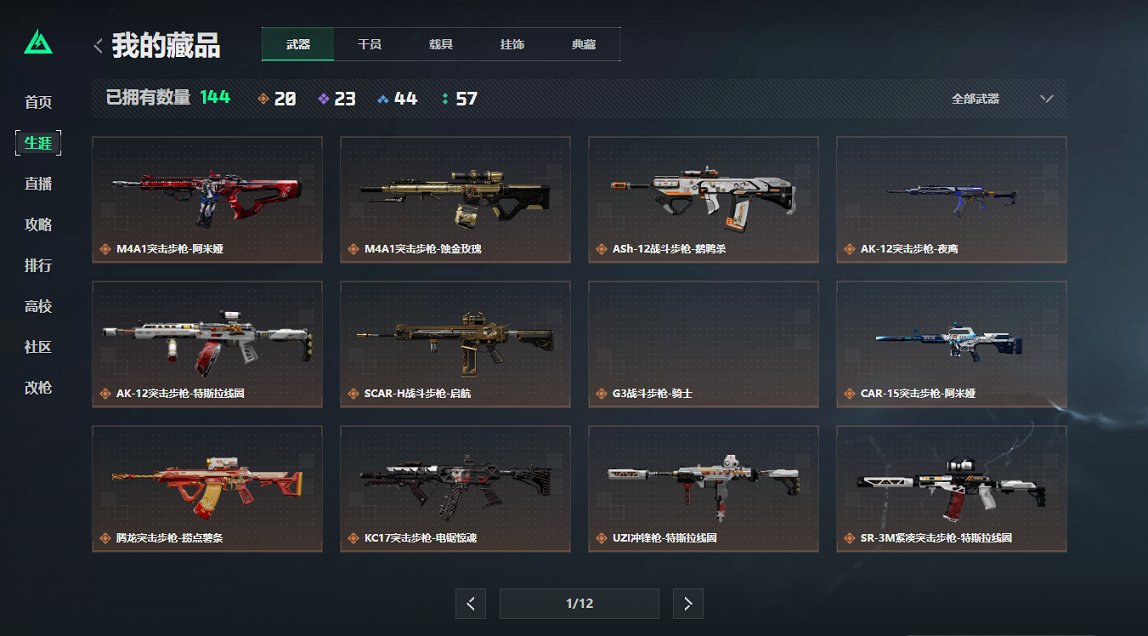Click the green triangle logo
The height and width of the screenshot is (636, 1148).
[38, 42]
